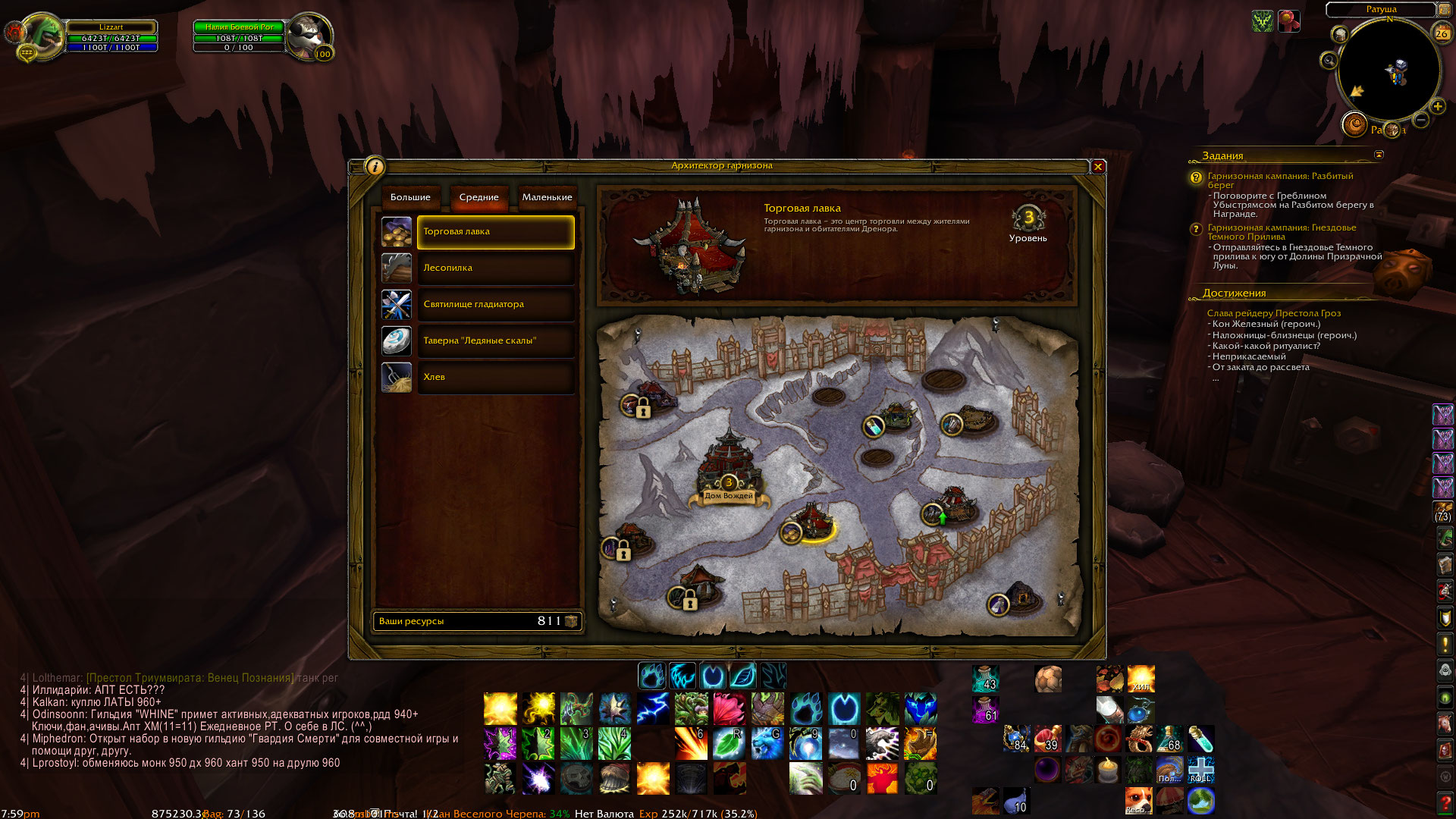
Task: Open the architect info button
Action: click(375, 167)
